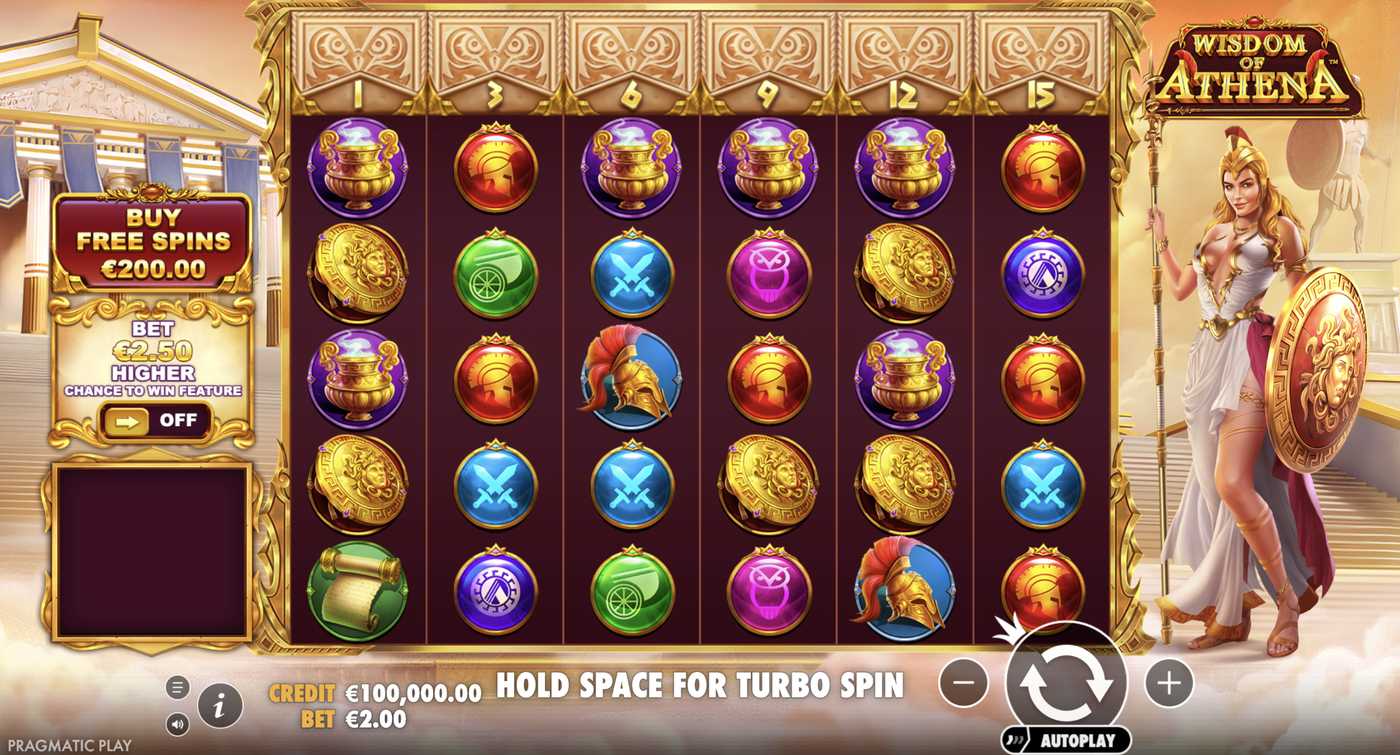
Task: Open paytable from the info panel
Action: [x=219, y=704]
